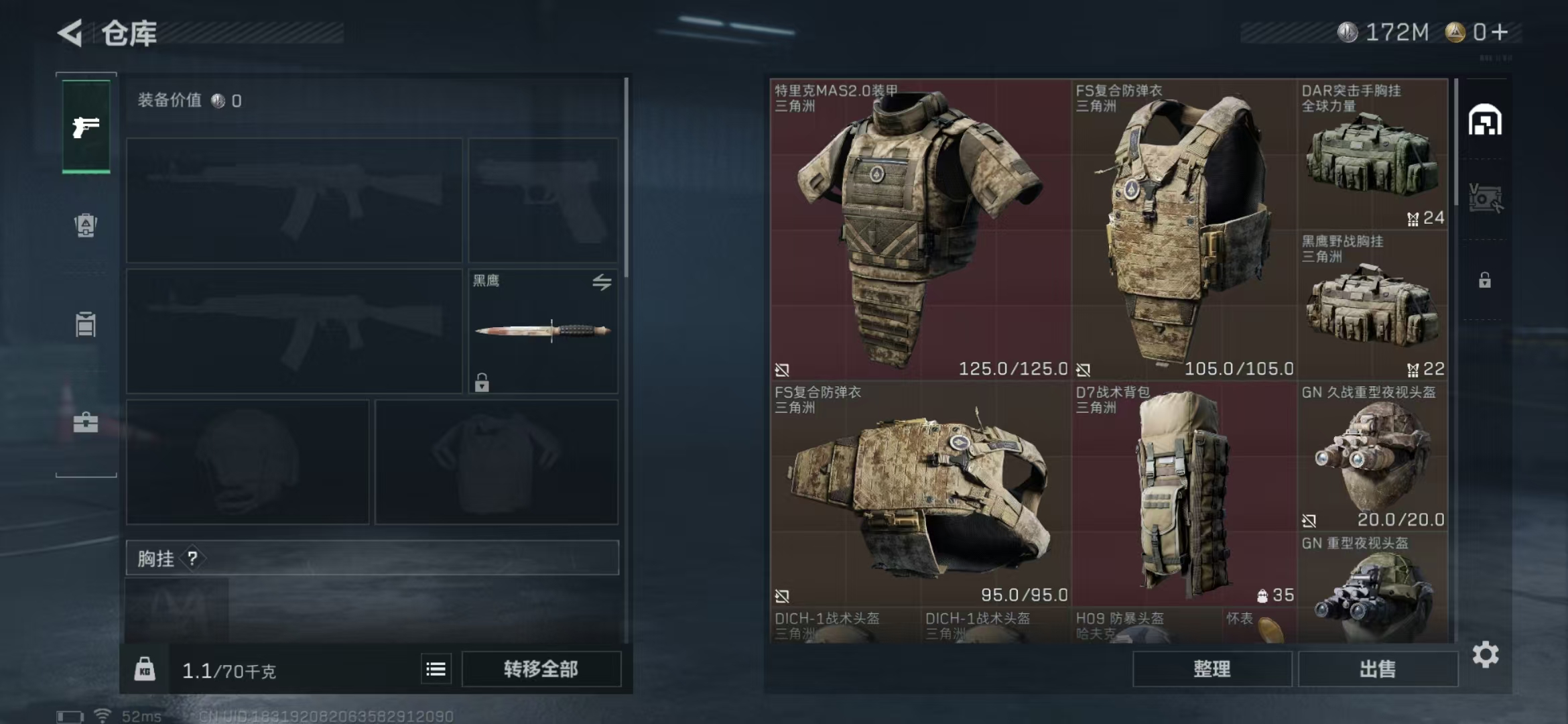Pick the DAR突击手胸挂 chest rig
The width and height of the screenshot is (1568, 724).
[x=1372, y=156]
